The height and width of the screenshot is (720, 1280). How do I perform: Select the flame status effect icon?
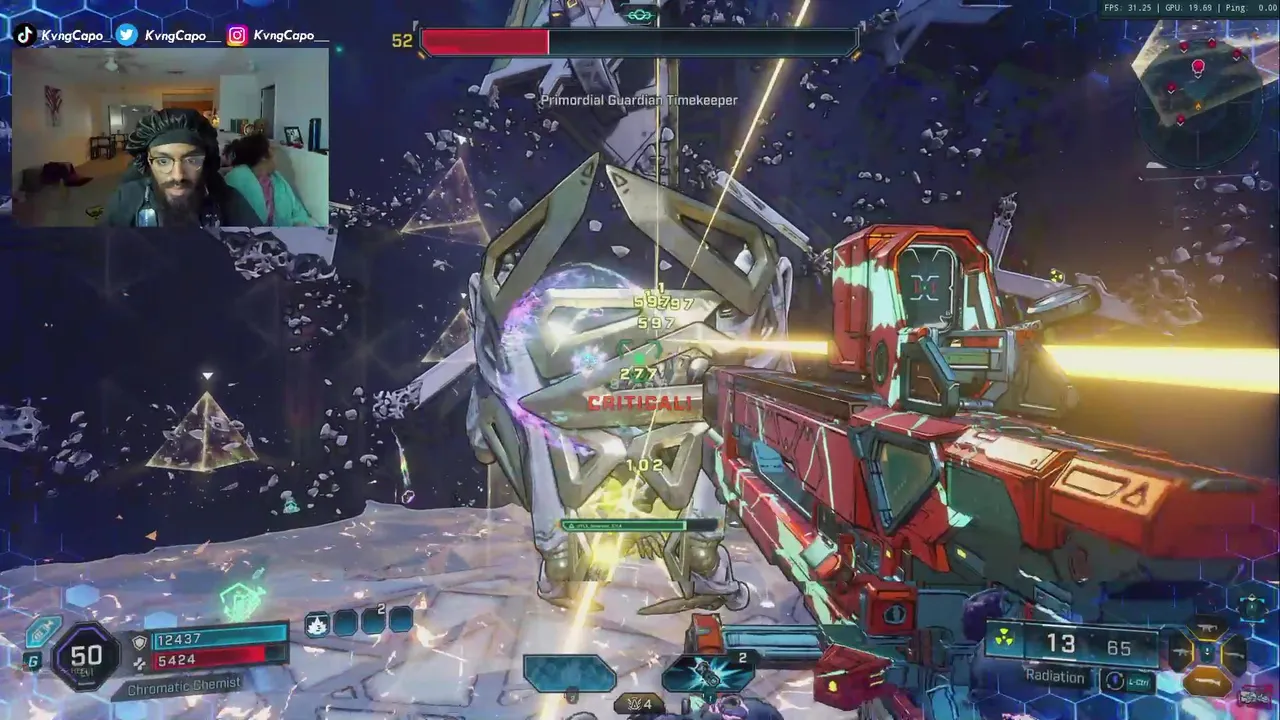(316, 625)
